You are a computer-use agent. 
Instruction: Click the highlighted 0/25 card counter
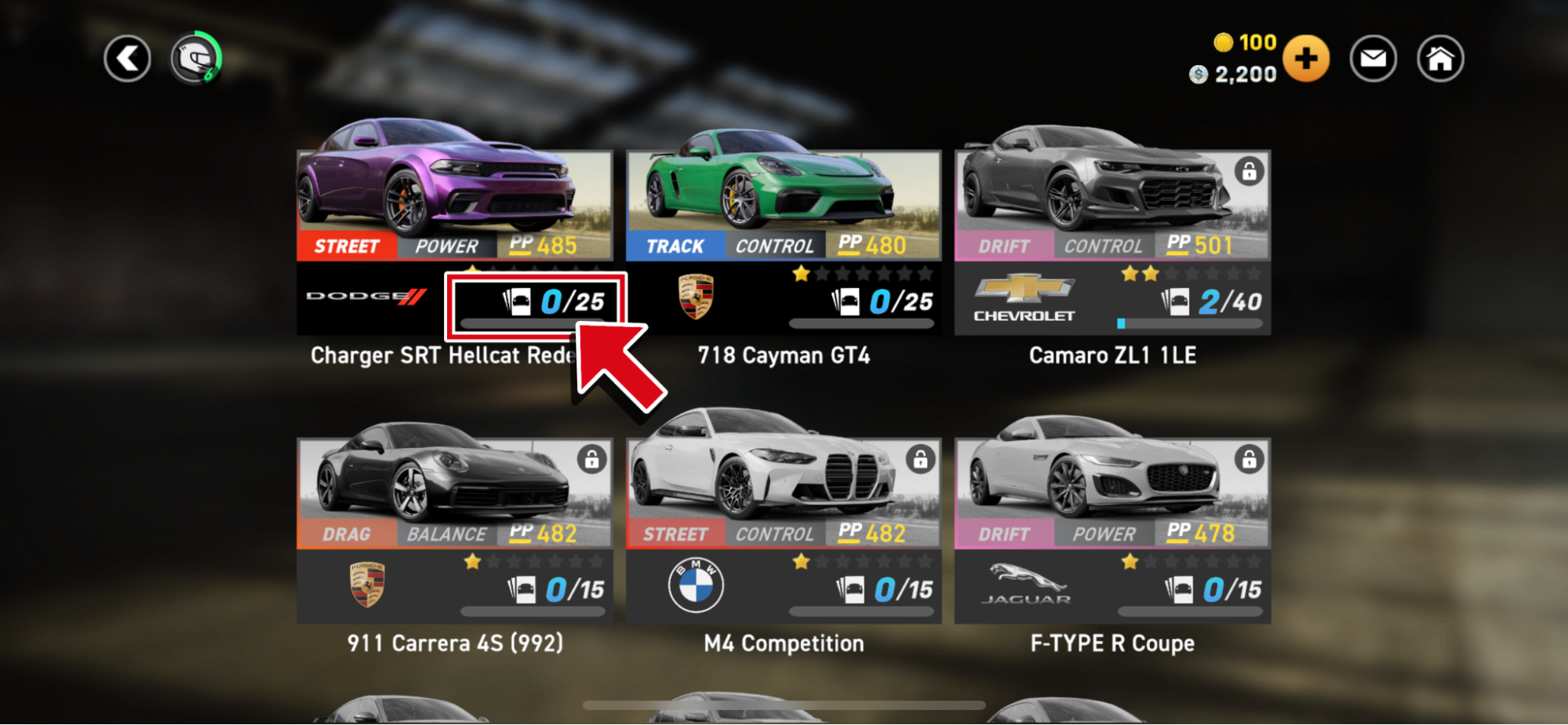pyautogui.click(x=536, y=305)
